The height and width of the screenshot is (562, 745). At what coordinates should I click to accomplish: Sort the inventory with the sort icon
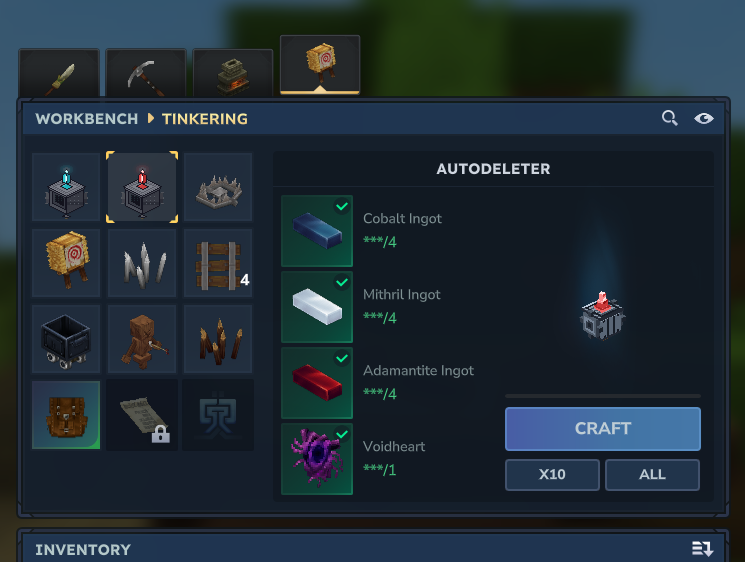702,549
